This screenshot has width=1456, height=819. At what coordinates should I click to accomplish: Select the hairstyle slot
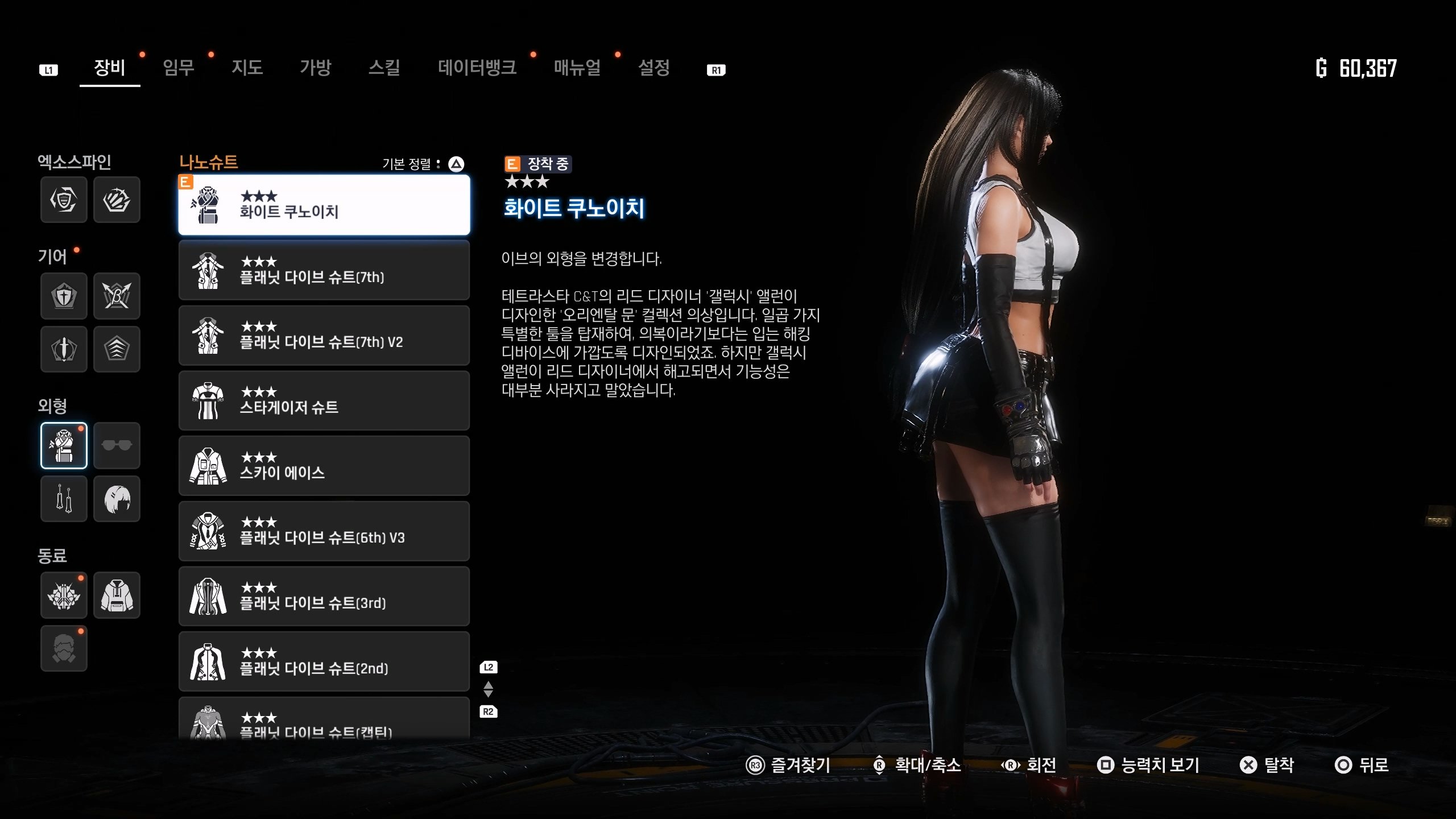click(117, 499)
